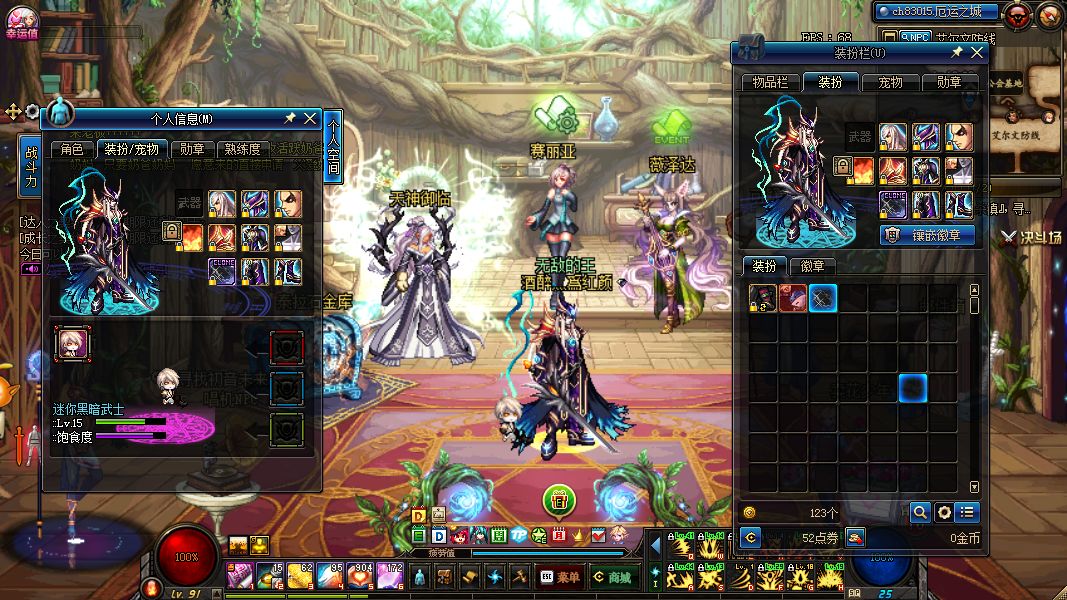
Task: Click the 镶嵌徽章 emblem socket button
Action: [927, 235]
